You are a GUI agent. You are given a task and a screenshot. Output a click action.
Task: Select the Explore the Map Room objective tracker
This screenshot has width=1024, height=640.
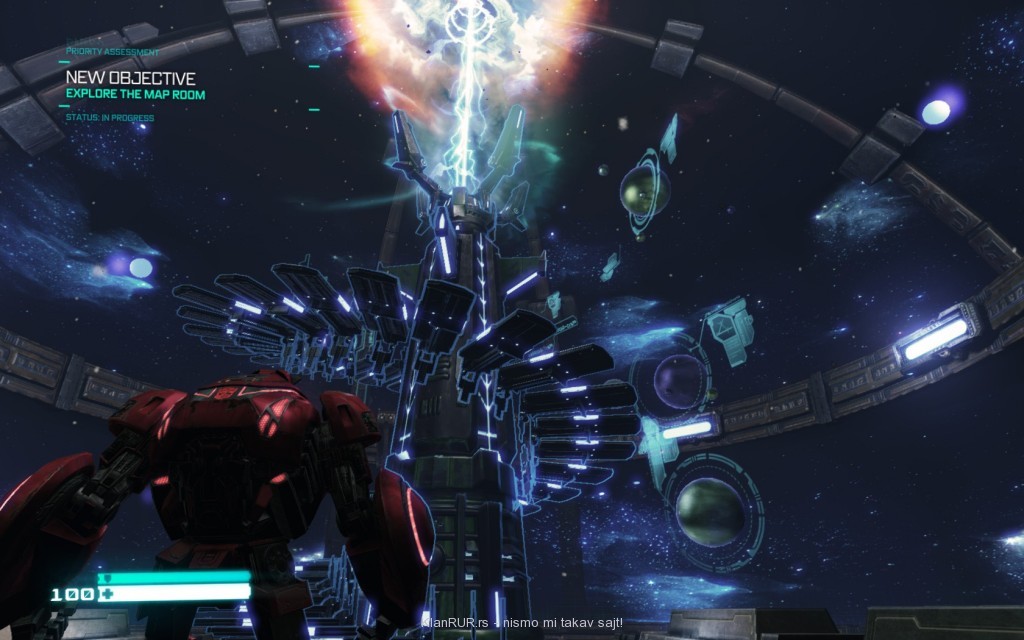[135, 95]
